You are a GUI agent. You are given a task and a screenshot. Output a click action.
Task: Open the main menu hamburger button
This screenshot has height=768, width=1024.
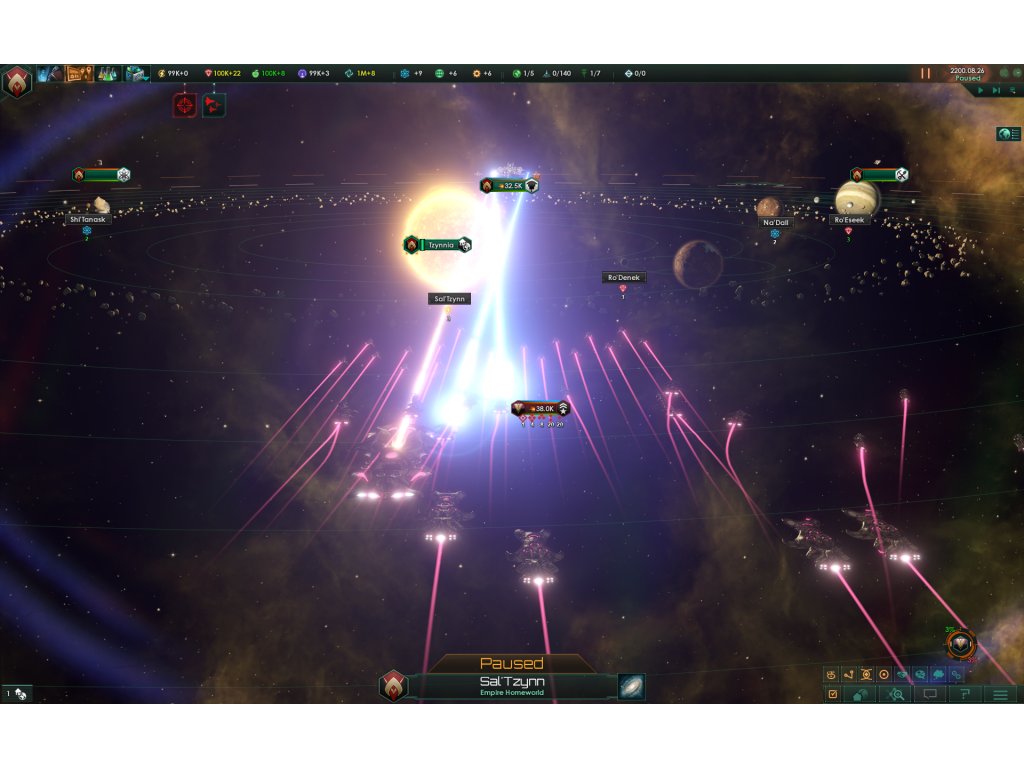coord(999,694)
